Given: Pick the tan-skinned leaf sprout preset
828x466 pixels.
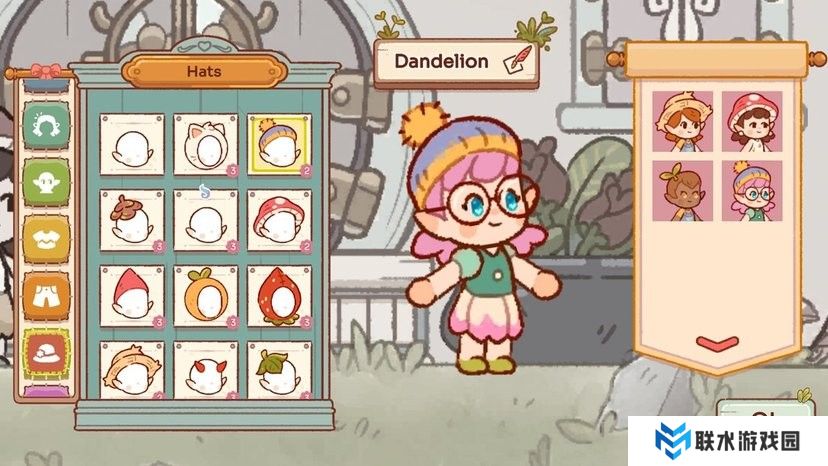Looking at the screenshot, I should click(682, 190).
